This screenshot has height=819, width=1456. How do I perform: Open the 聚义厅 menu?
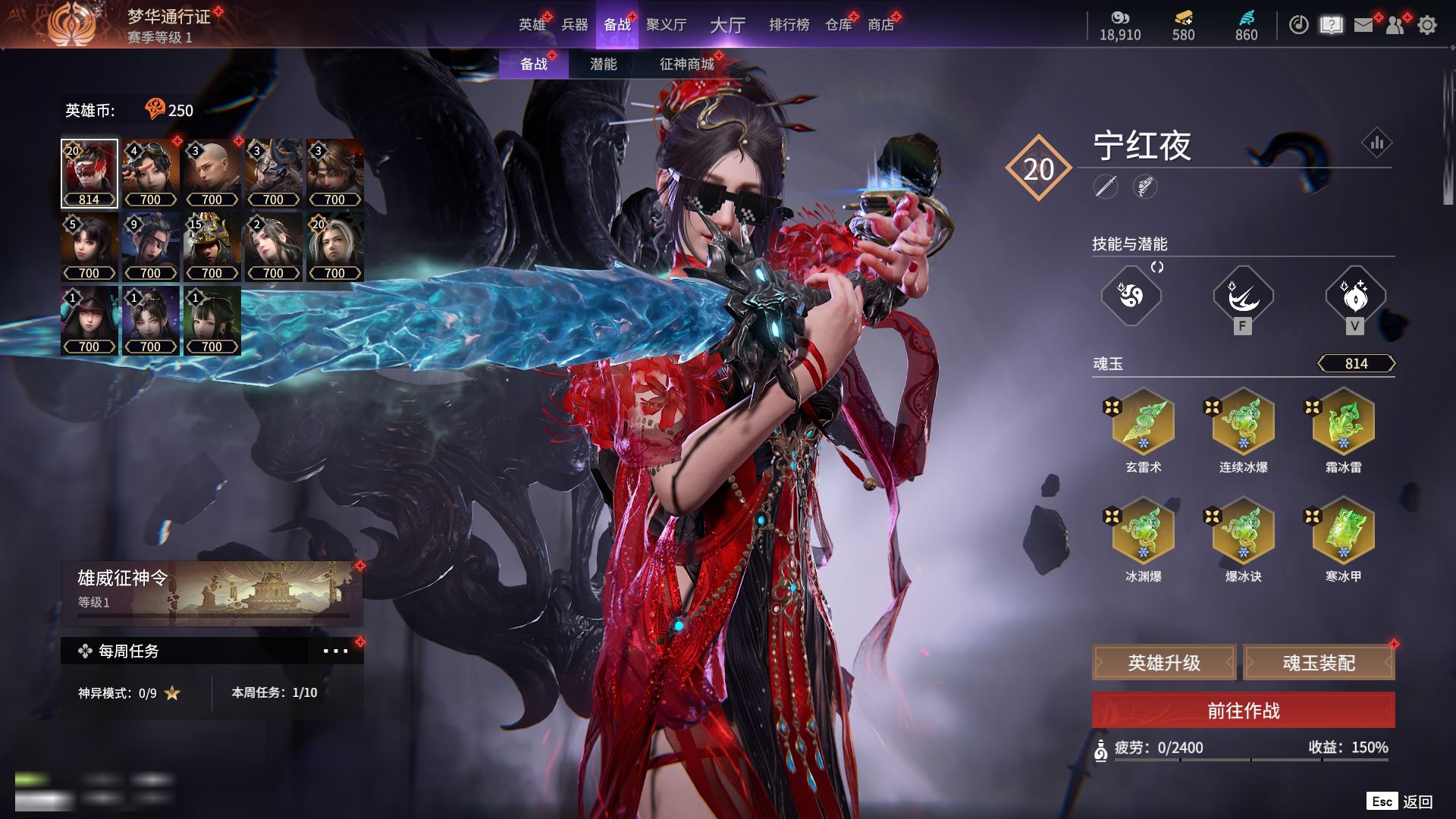(666, 25)
